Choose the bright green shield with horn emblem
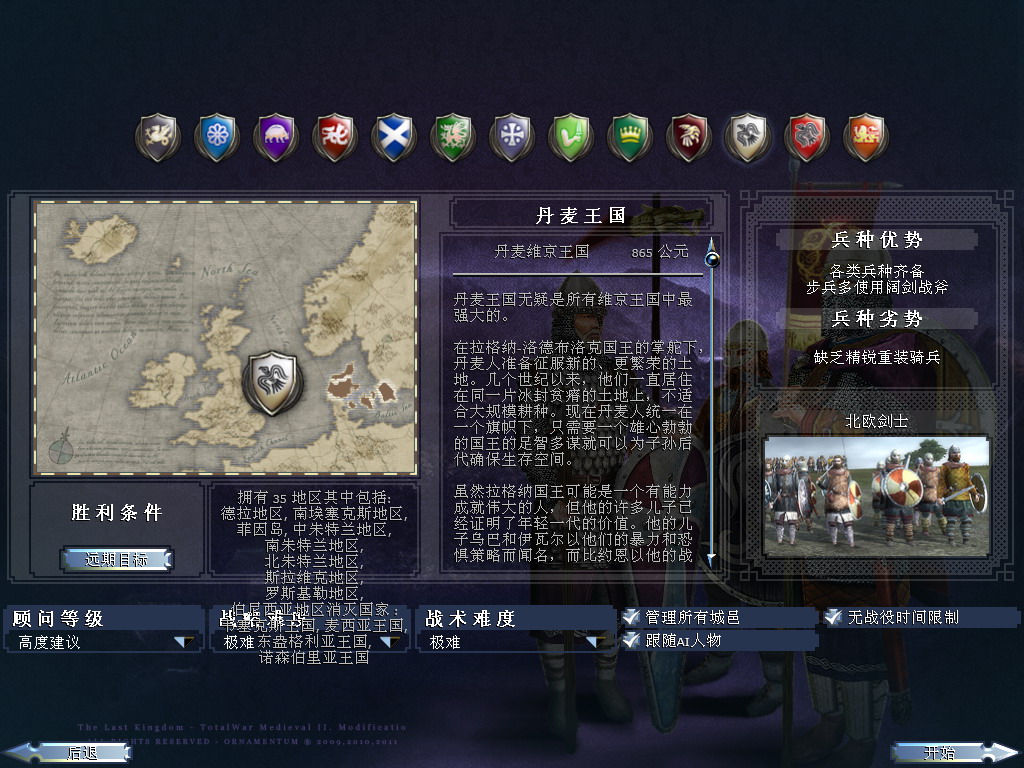 point(570,138)
